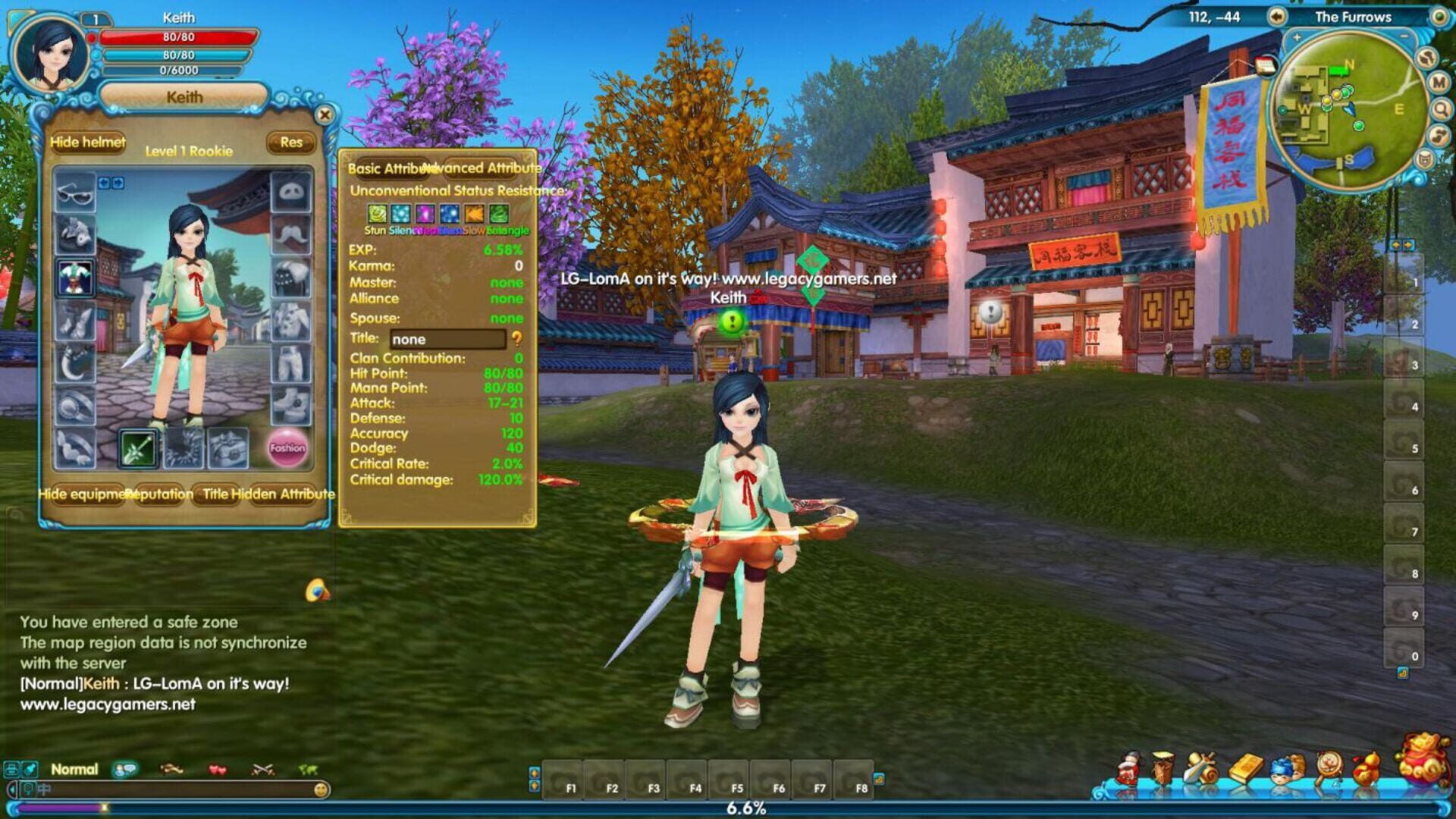Click the sword-and-scroll icon in bottom-right toolbar

click(1202, 767)
